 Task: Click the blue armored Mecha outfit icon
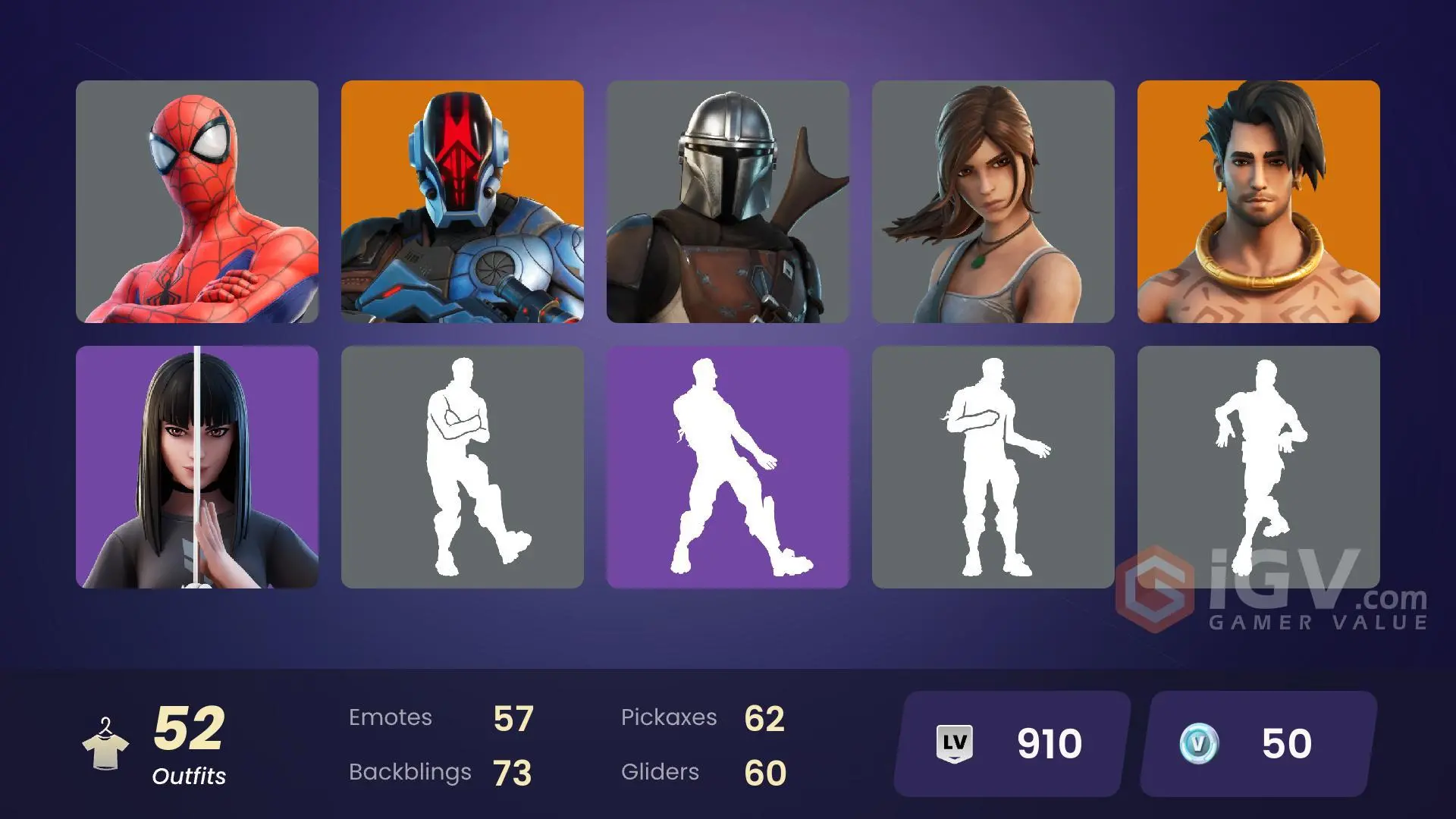(x=463, y=205)
